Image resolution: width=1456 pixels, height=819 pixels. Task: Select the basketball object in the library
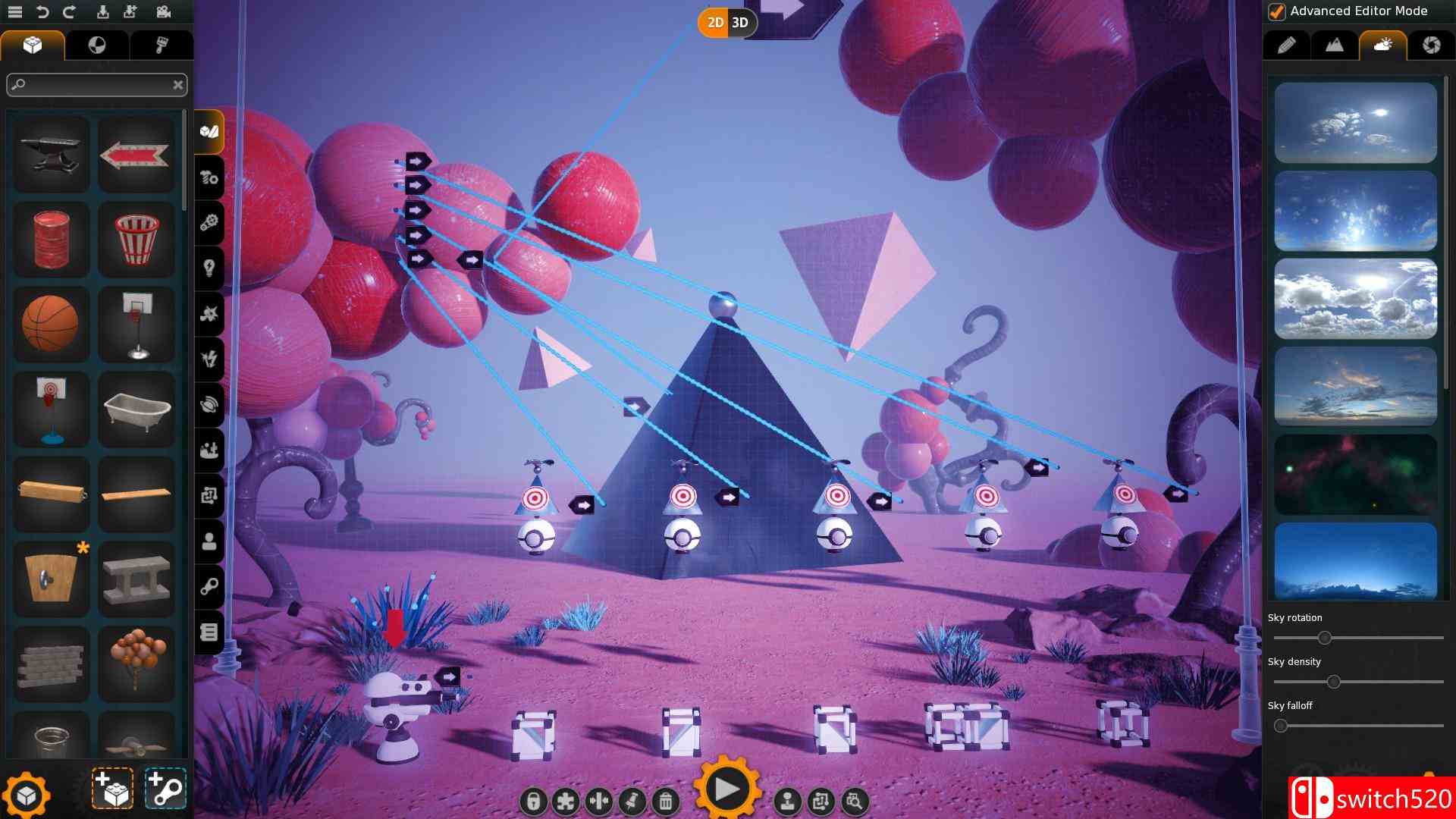(x=50, y=325)
